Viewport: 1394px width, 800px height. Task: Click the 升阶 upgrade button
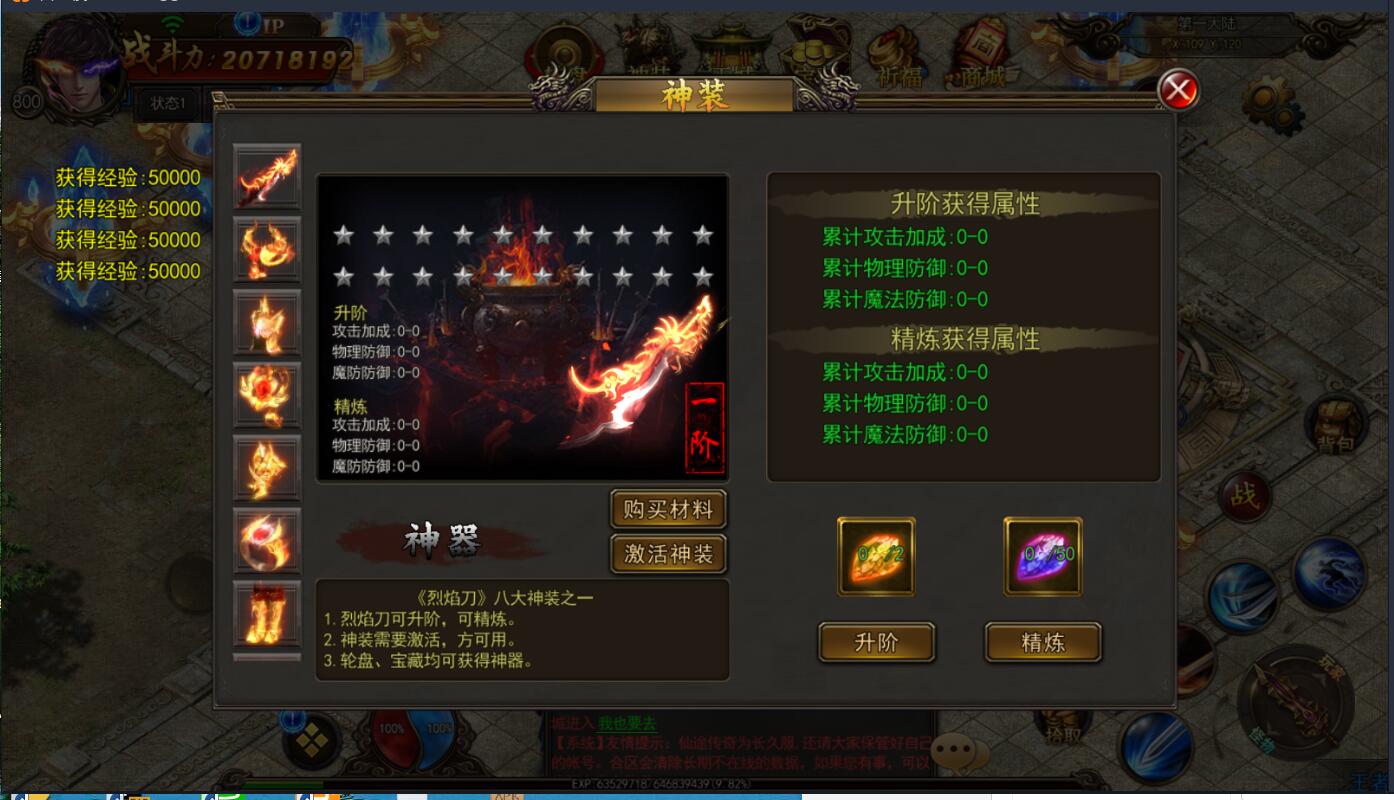876,643
